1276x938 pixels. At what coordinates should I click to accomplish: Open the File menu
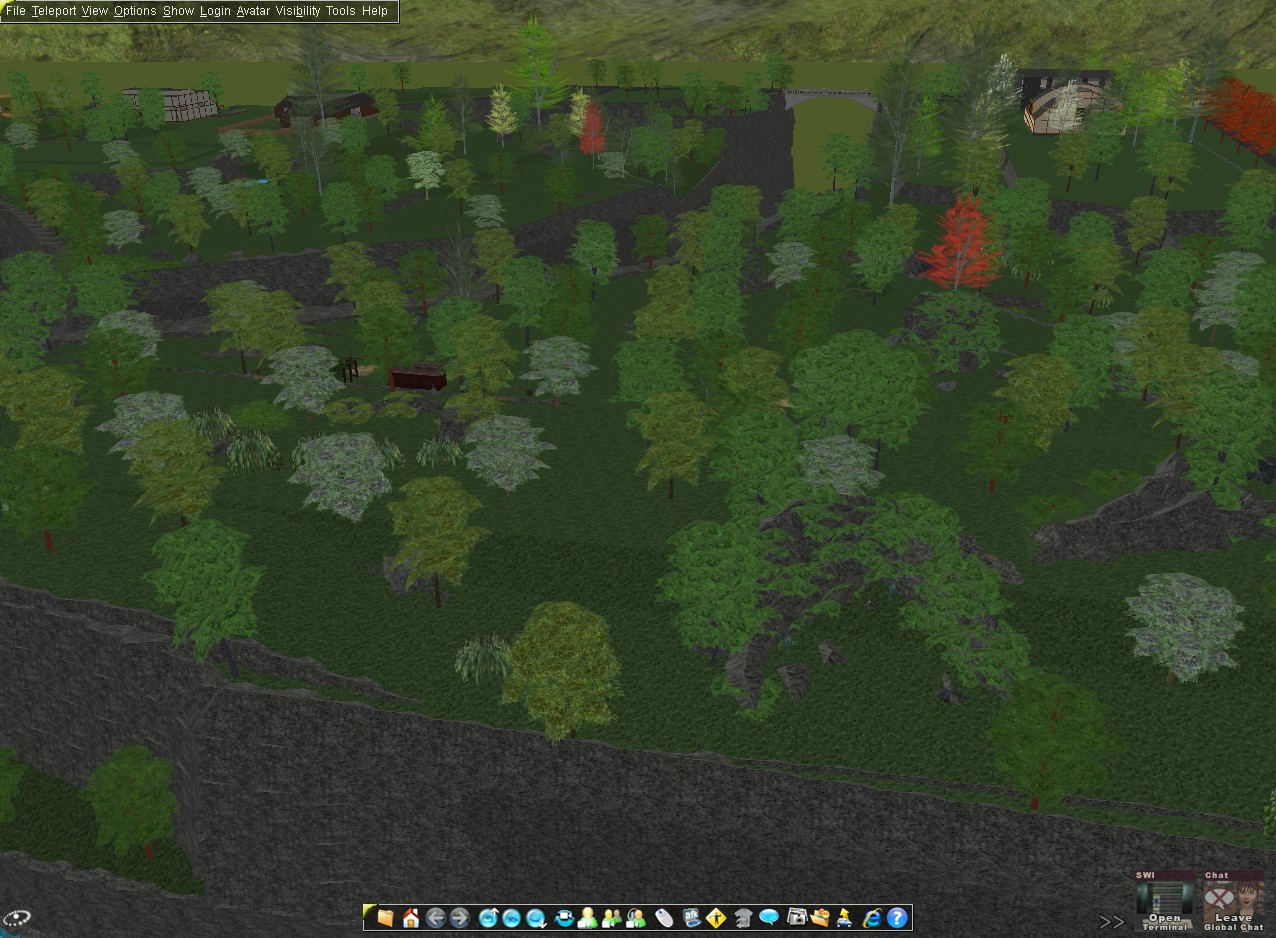[15, 11]
